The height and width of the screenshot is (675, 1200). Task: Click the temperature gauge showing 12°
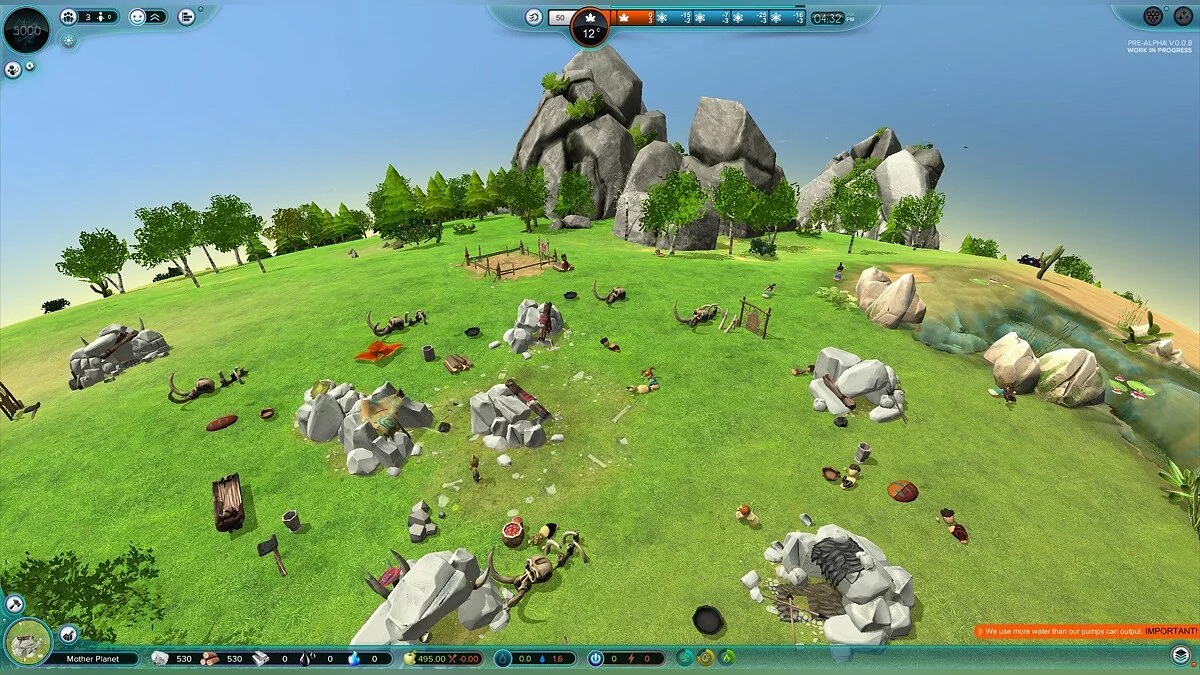589,29
